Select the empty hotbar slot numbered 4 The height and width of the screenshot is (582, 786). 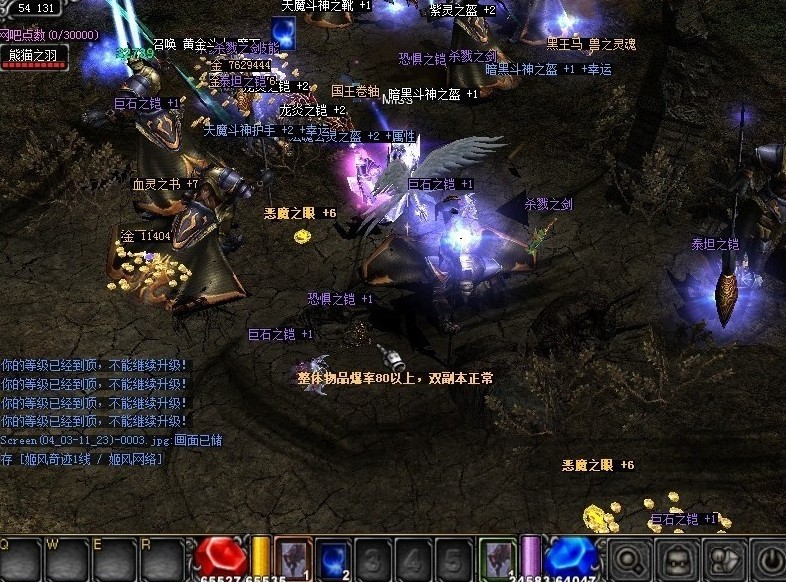tap(412, 559)
